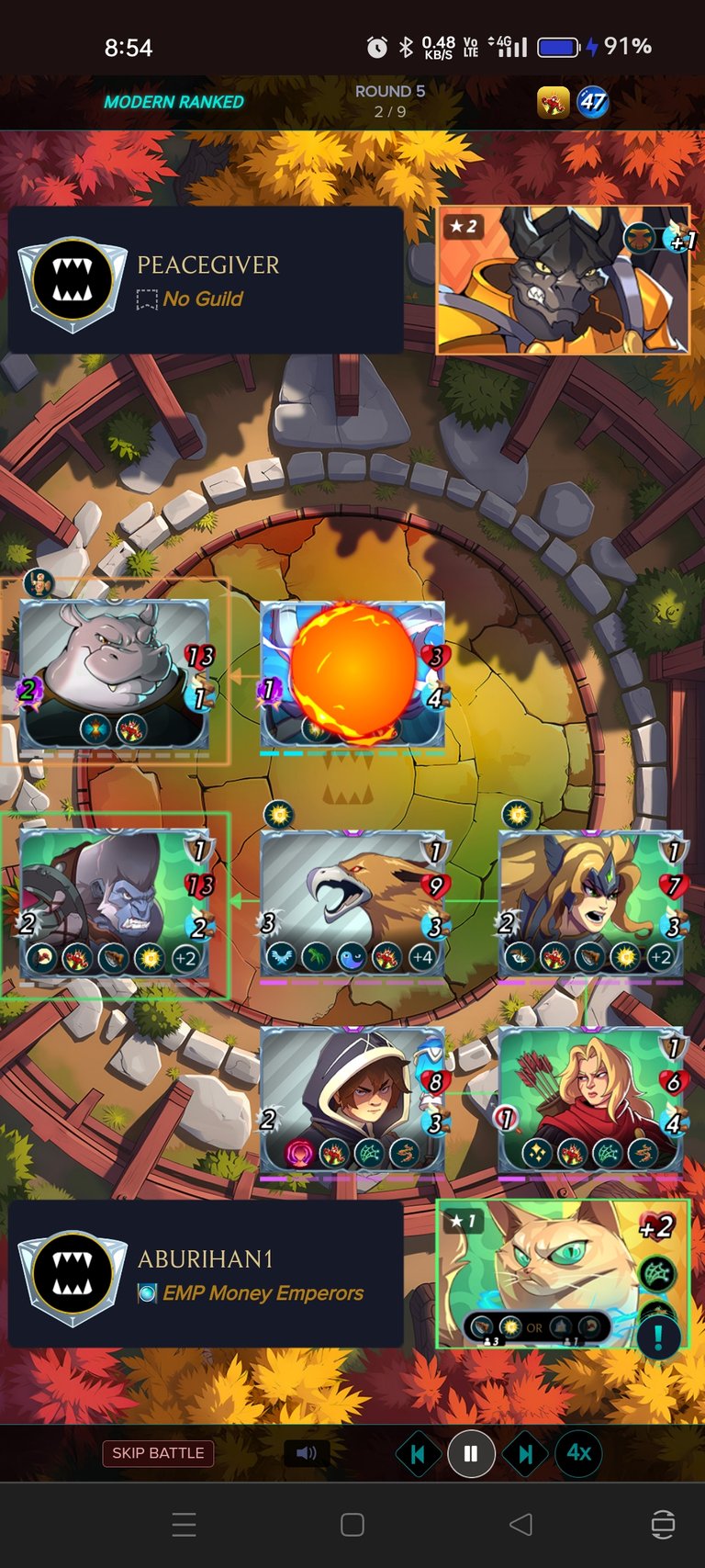The width and height of the screenshot is (705, 1568).
Task: Skip the battle
Action: coord(158,1453)
